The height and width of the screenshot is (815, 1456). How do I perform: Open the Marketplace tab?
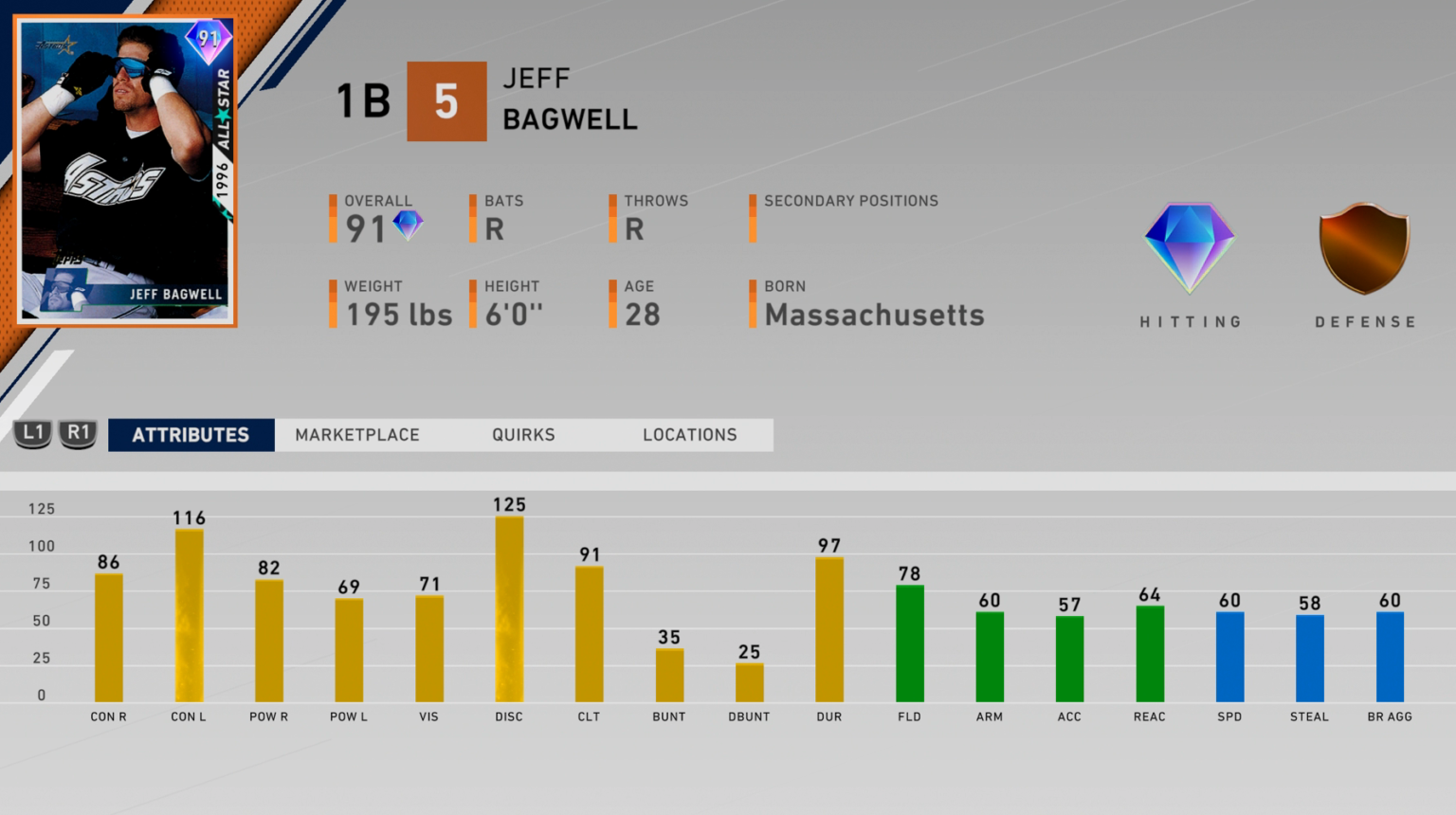(357, 435)
